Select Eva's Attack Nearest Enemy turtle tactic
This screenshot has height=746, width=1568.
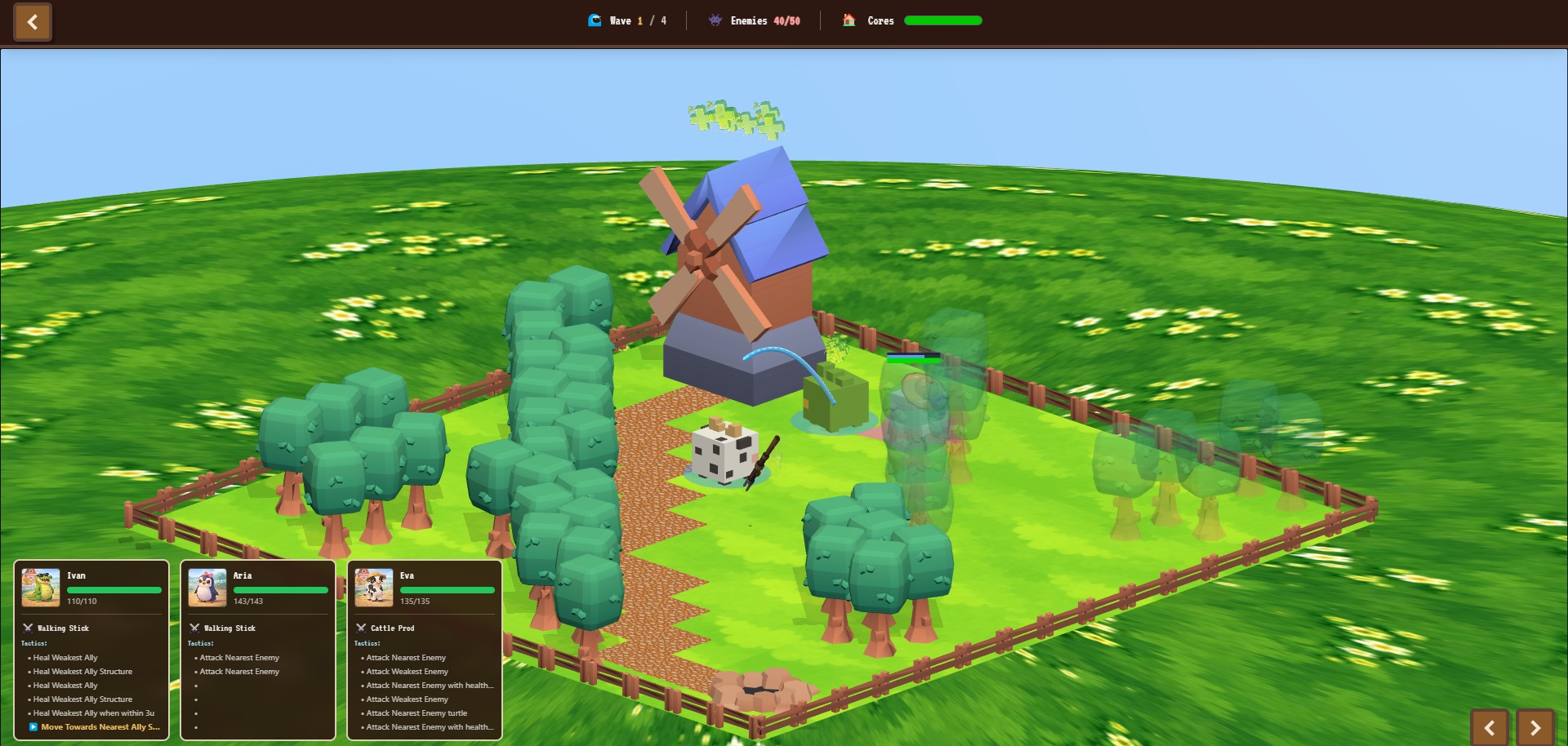point(416,713)
